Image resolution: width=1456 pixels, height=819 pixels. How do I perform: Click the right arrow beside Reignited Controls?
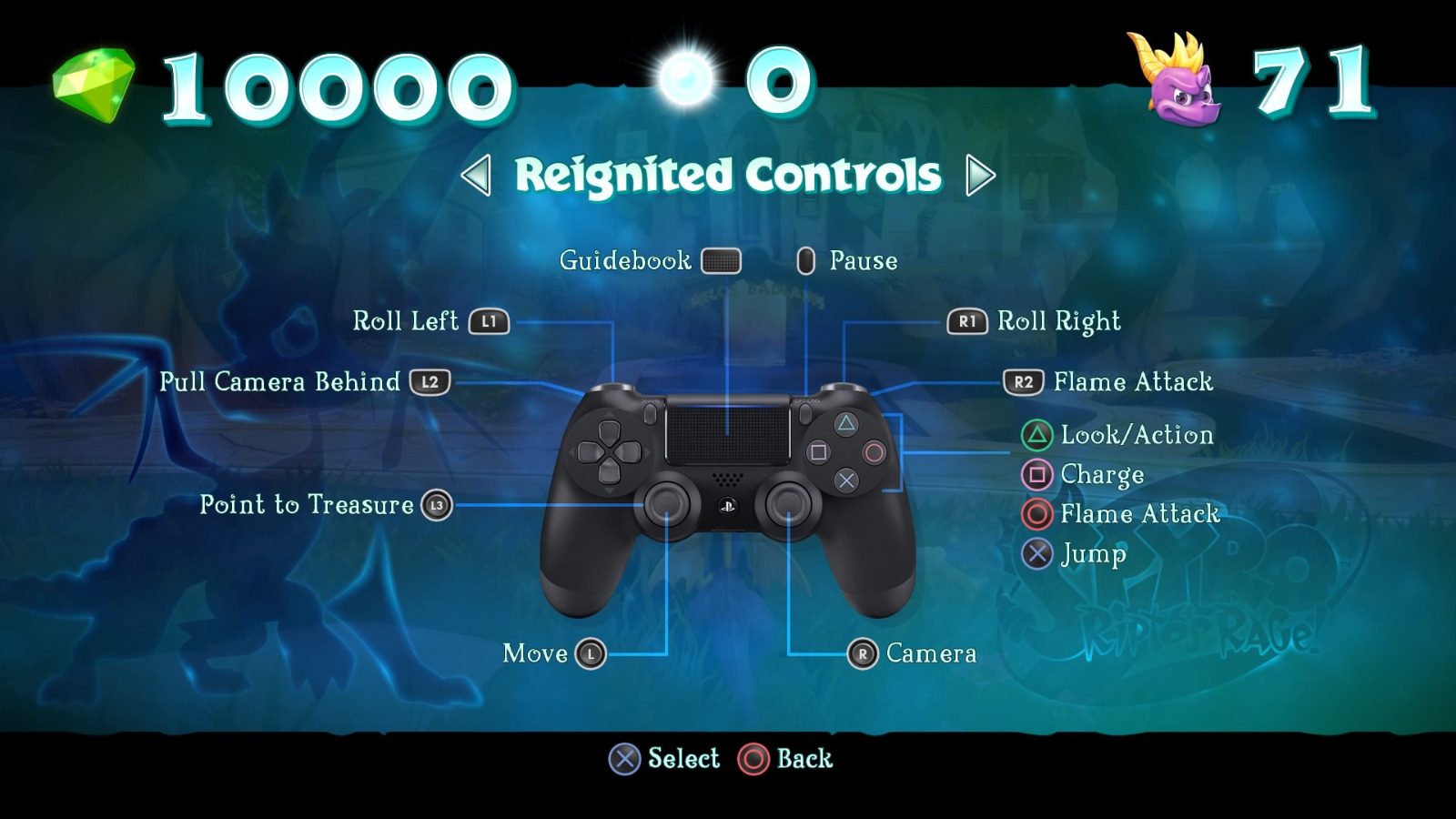(977, 175)
